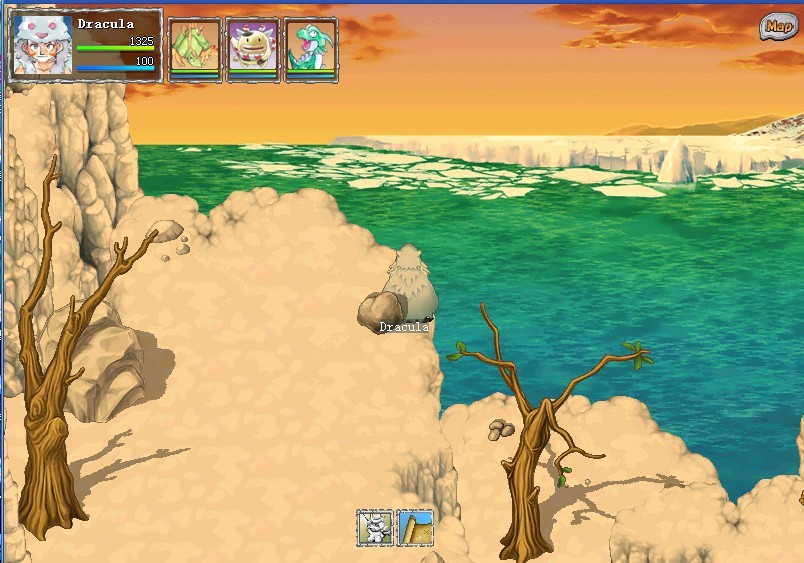Select the teal dragon party portrait
Viewport: 804px width, 563px height.
coord(310,47)
